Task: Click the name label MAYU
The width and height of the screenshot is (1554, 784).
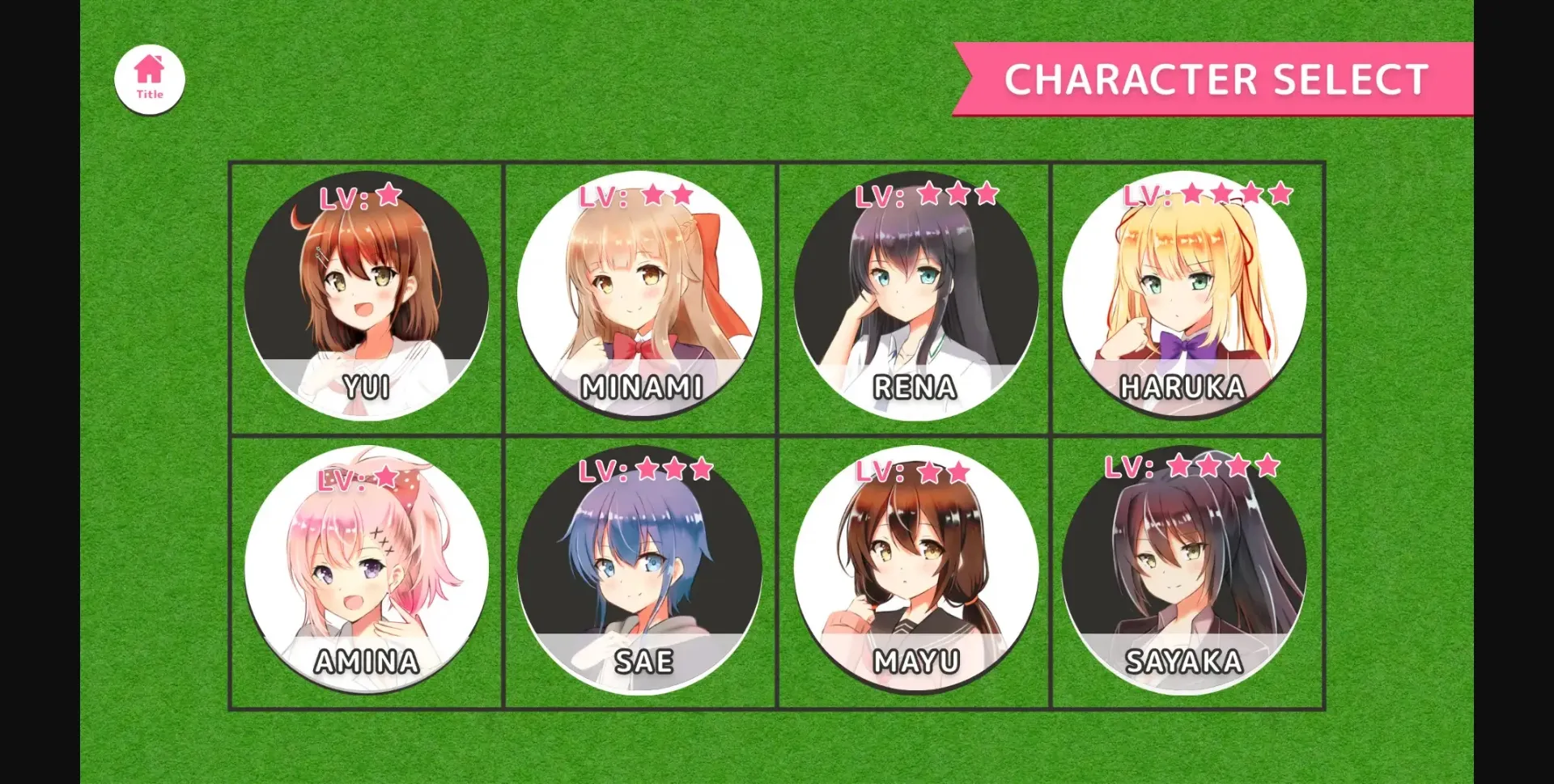Action: click(x=915, y=660)
